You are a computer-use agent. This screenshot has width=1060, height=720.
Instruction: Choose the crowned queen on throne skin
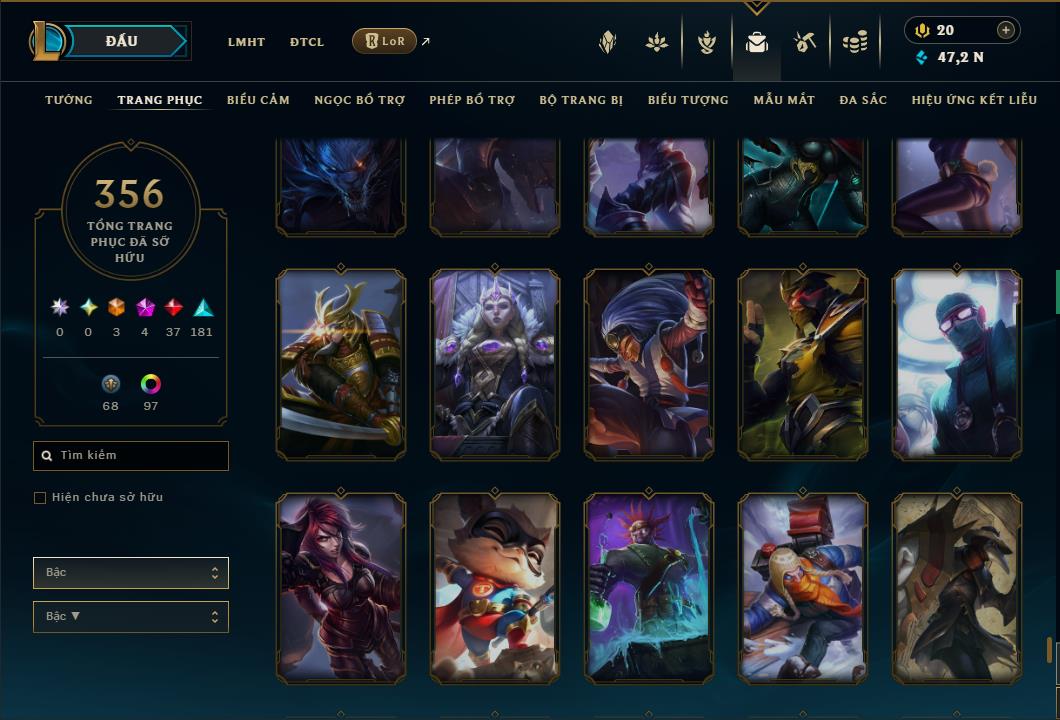[x=495, y=365]
